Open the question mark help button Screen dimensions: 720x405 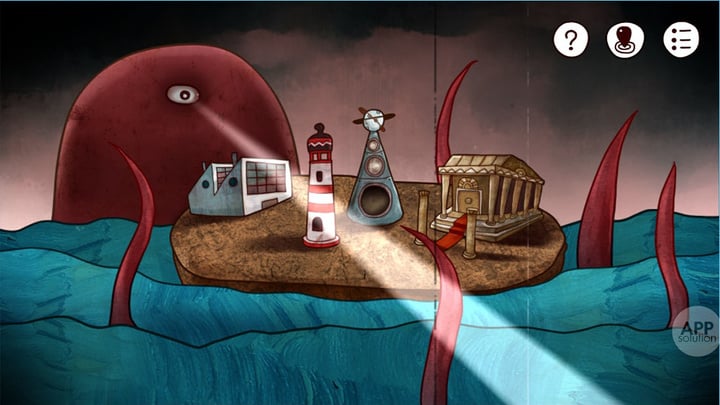[x=571, y=40]
